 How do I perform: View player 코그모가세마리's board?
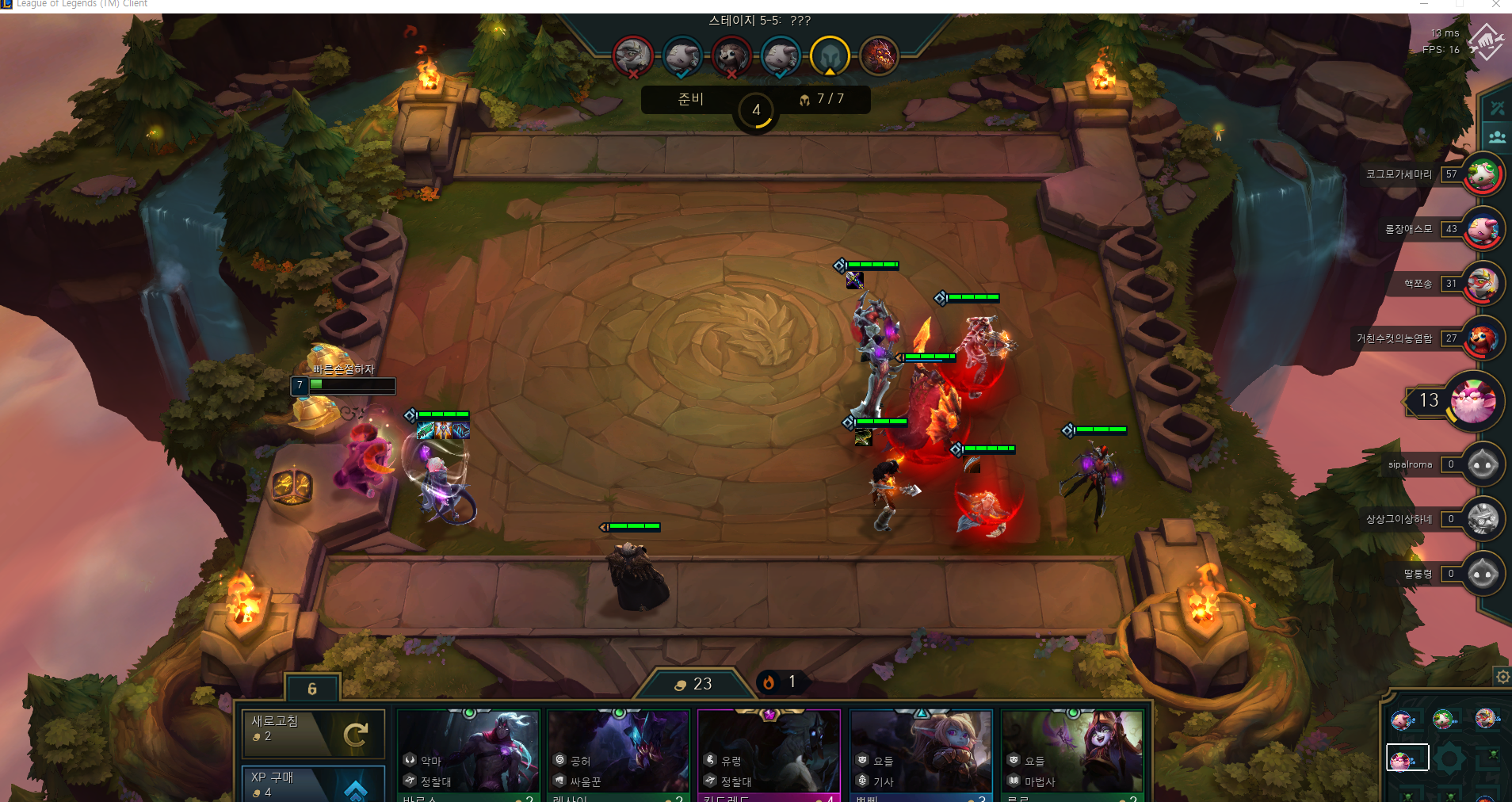1483,174
